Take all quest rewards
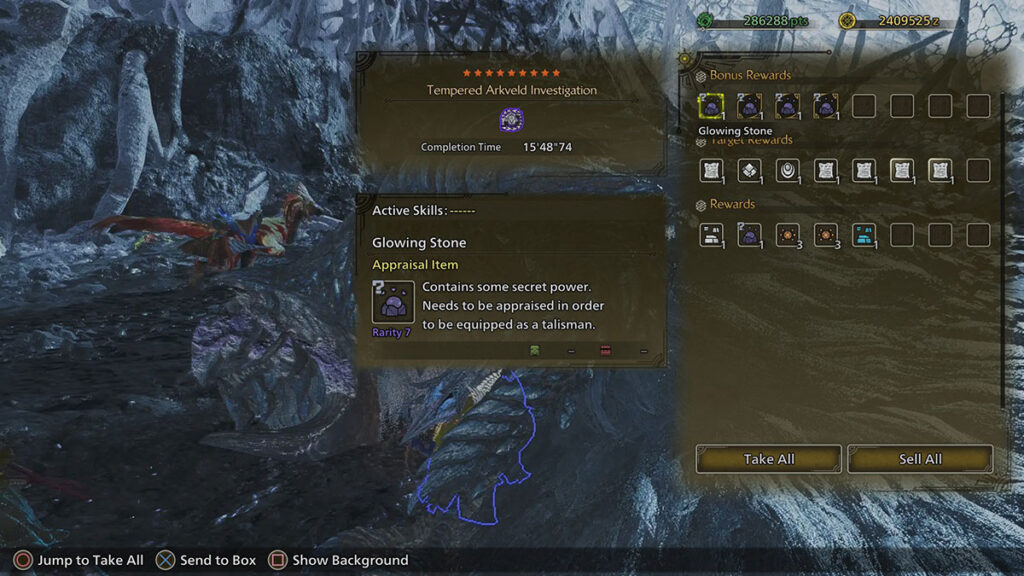Image resolution: width=1024 pixels, height=576 pixels. coord(768,459)
